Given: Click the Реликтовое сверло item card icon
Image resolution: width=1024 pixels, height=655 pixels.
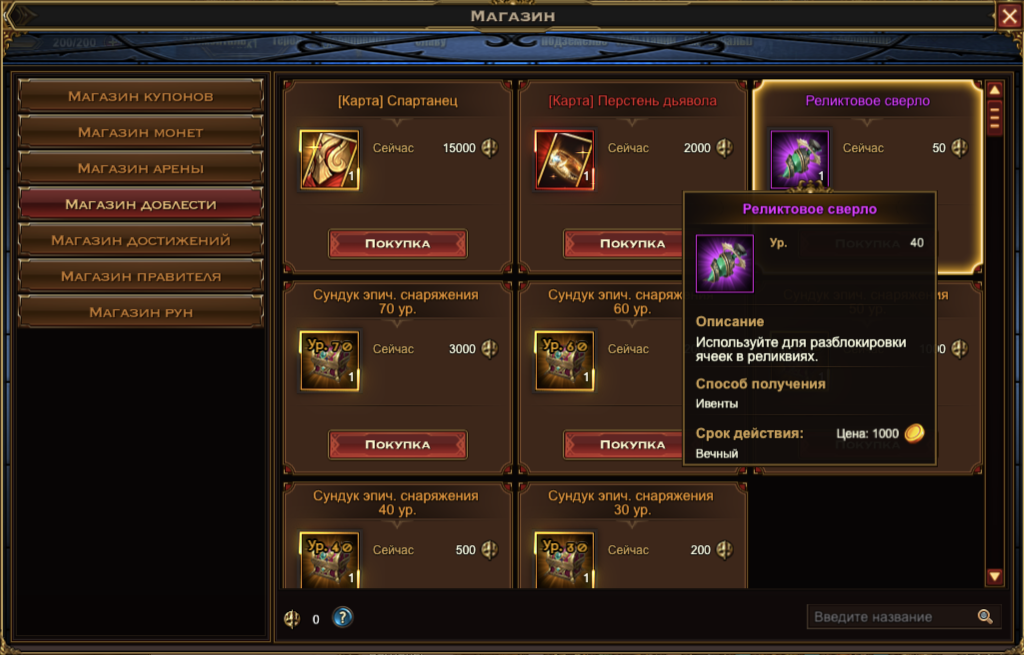Looking at the screenshot, I should click(799, 159).
